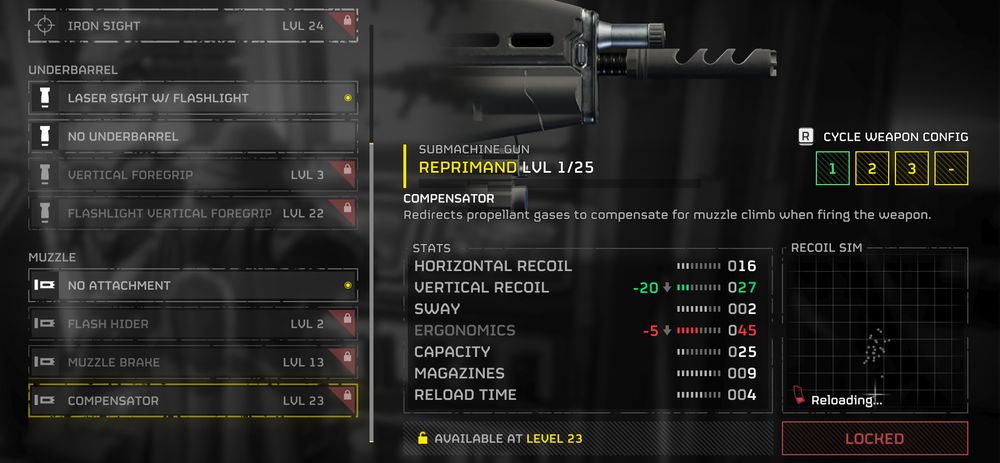This screenshot has height=463, width=1000.
Task: Choose No Attachment for the muzzle
Action: (192, 285)
